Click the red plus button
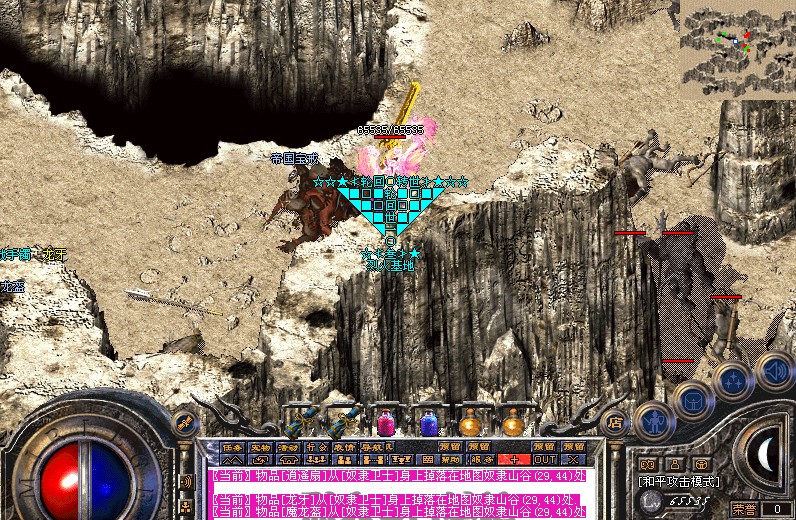The width and height of the screenshot is (796, 520). coord(514,460)
